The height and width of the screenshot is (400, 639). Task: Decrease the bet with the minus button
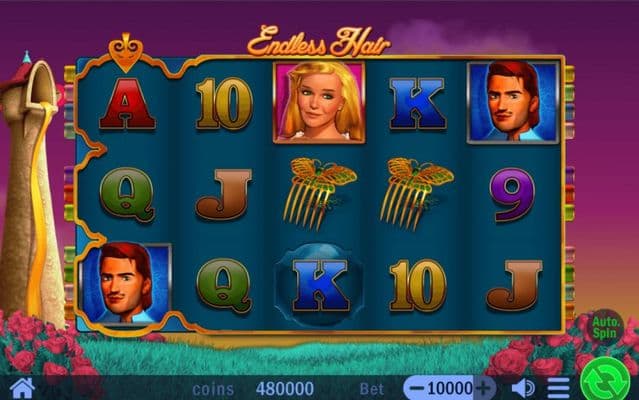416,388
